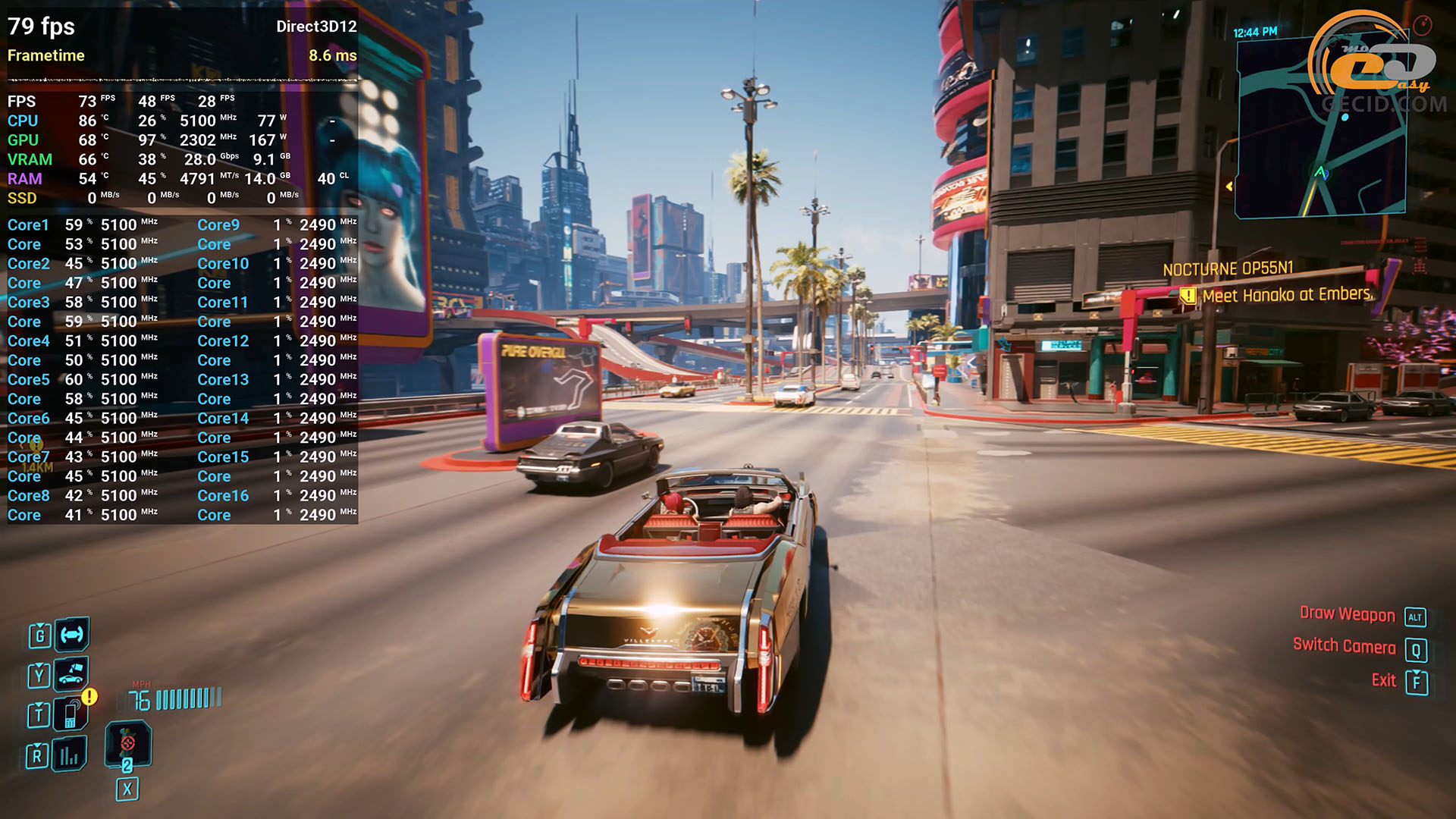This screenshot has height=819, width=1456.
Task: Select the Nocturne OP55N1 quest tracker
Action: 1228,268
